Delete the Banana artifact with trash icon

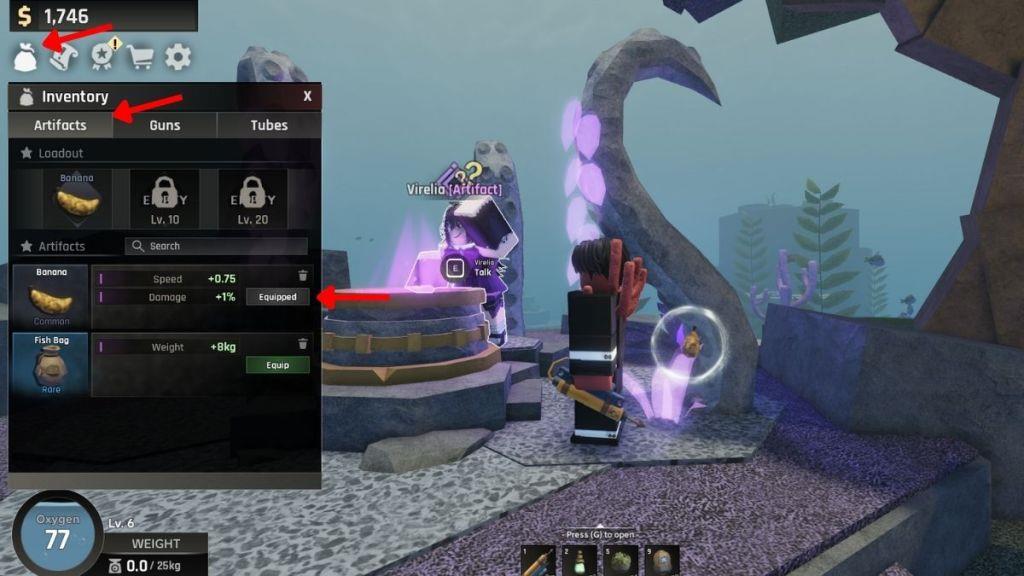click(x=303, y=275)
